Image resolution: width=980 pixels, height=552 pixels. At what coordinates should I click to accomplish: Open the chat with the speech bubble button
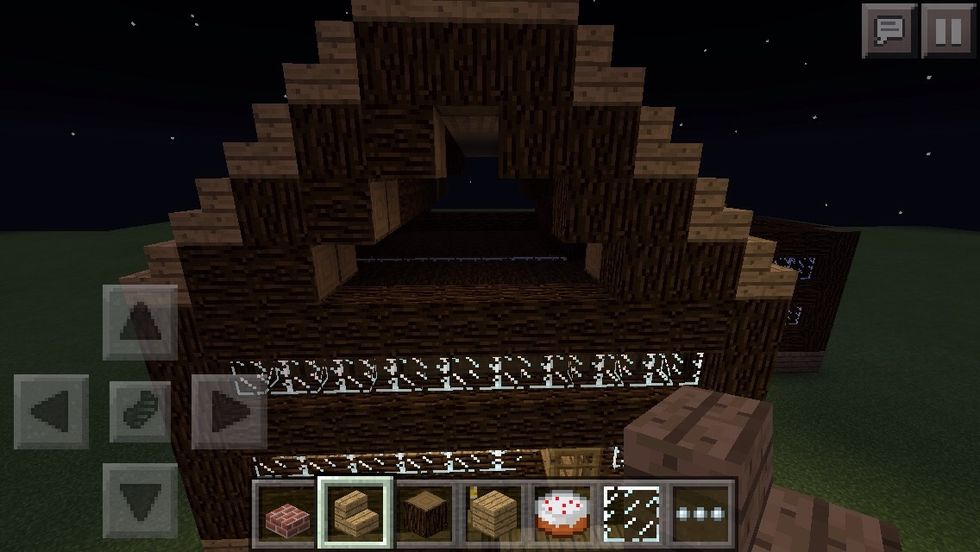pyautogui.click(x=889, y=30)
